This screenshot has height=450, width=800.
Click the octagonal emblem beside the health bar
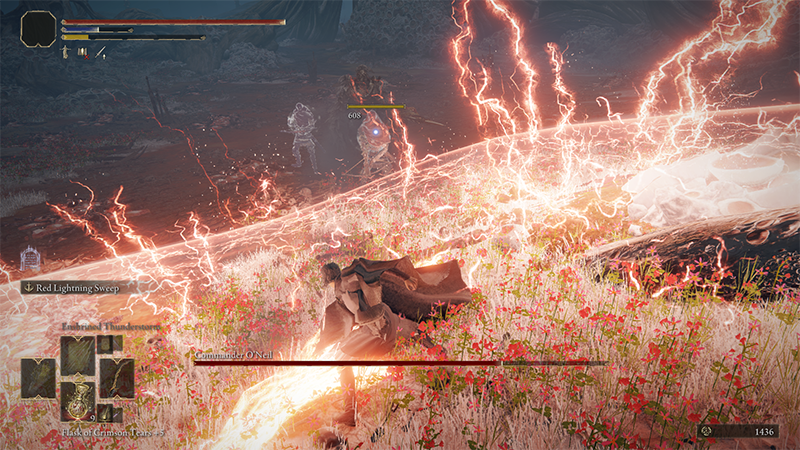click(x=38, y=29)
